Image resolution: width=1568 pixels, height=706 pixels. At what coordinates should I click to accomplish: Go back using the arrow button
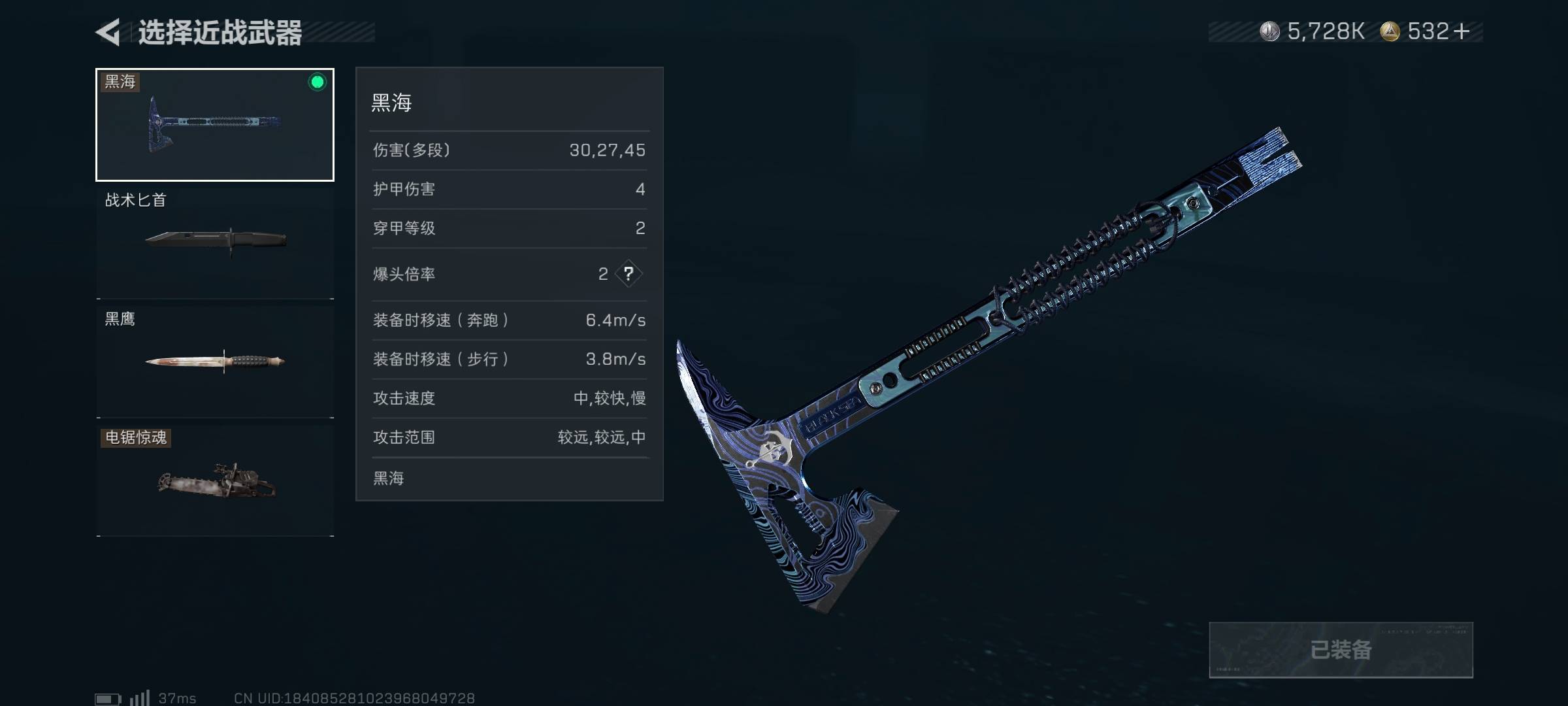[108, 31]
